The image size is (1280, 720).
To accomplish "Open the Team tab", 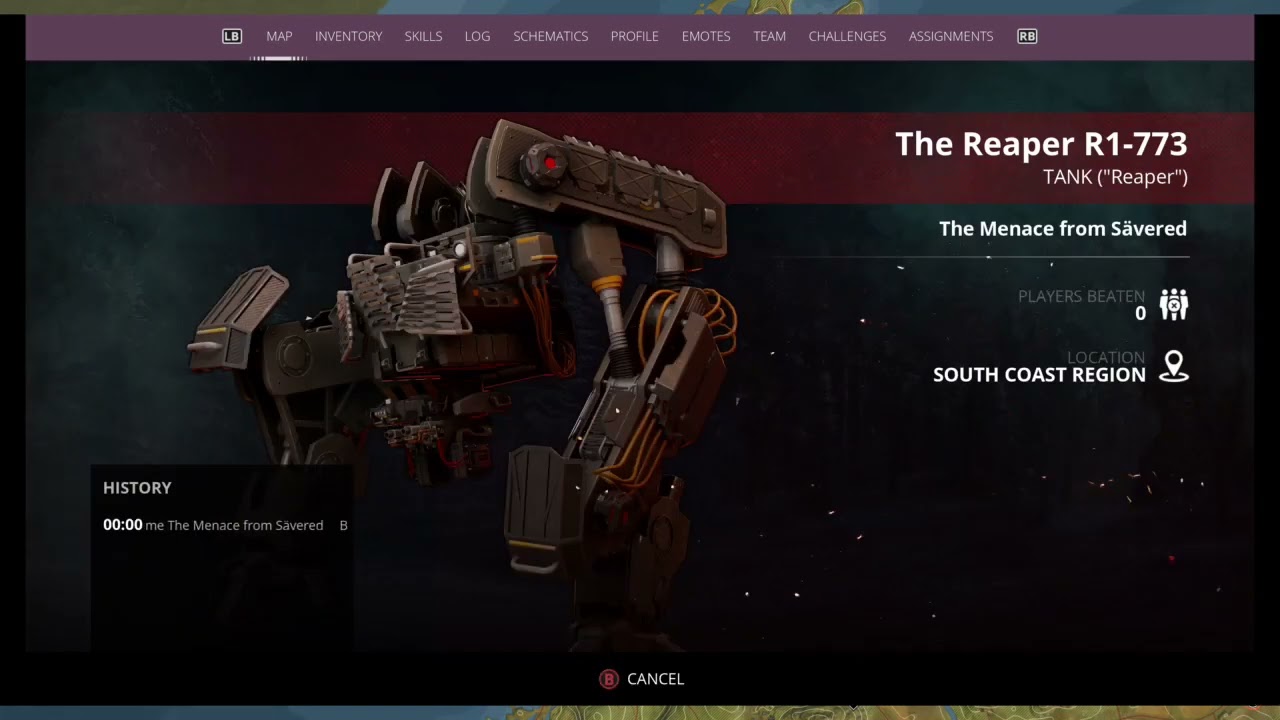I will point(769,36).
